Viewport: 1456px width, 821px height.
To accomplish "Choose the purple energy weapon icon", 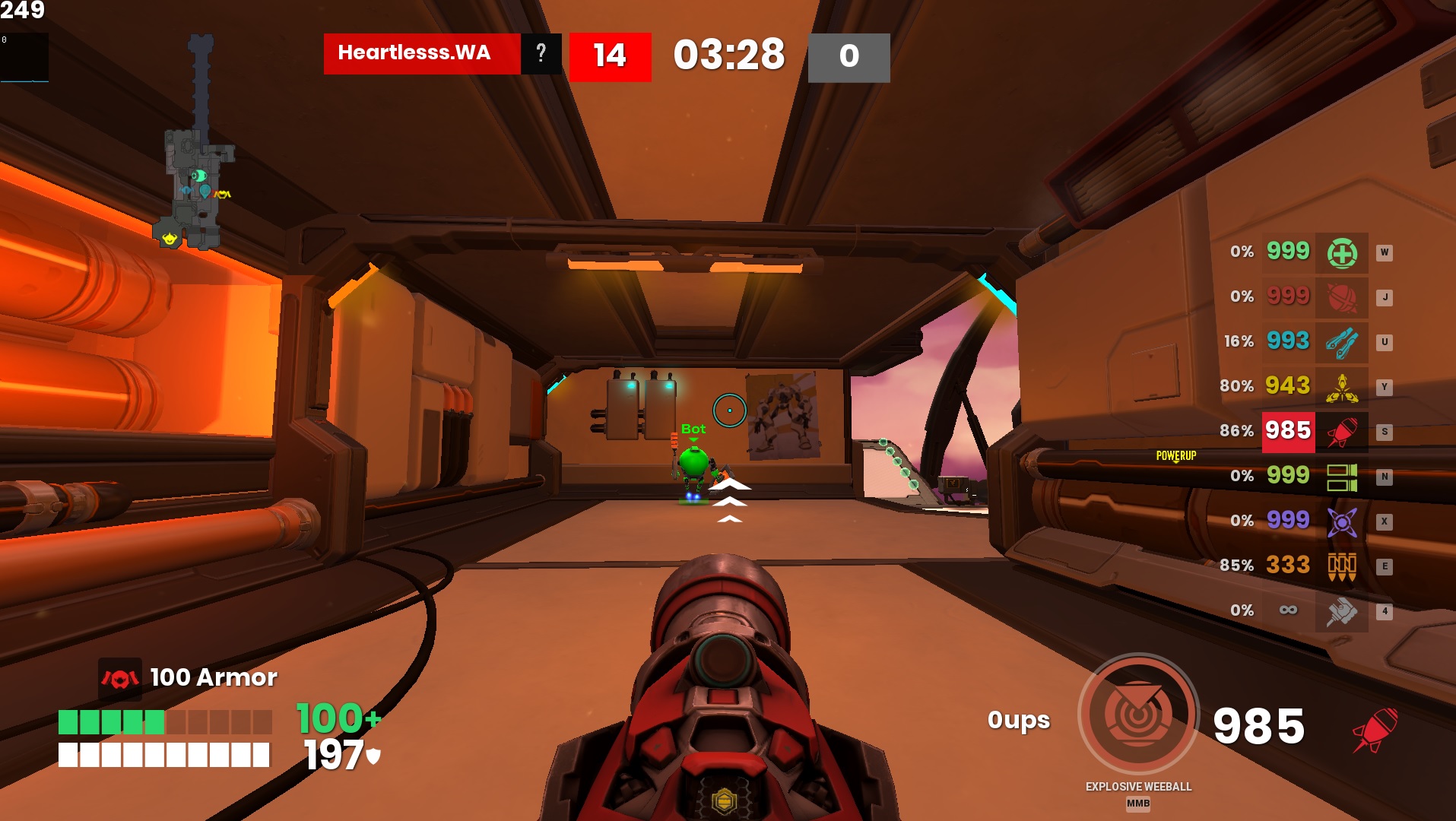I will tap(1341, 521).
